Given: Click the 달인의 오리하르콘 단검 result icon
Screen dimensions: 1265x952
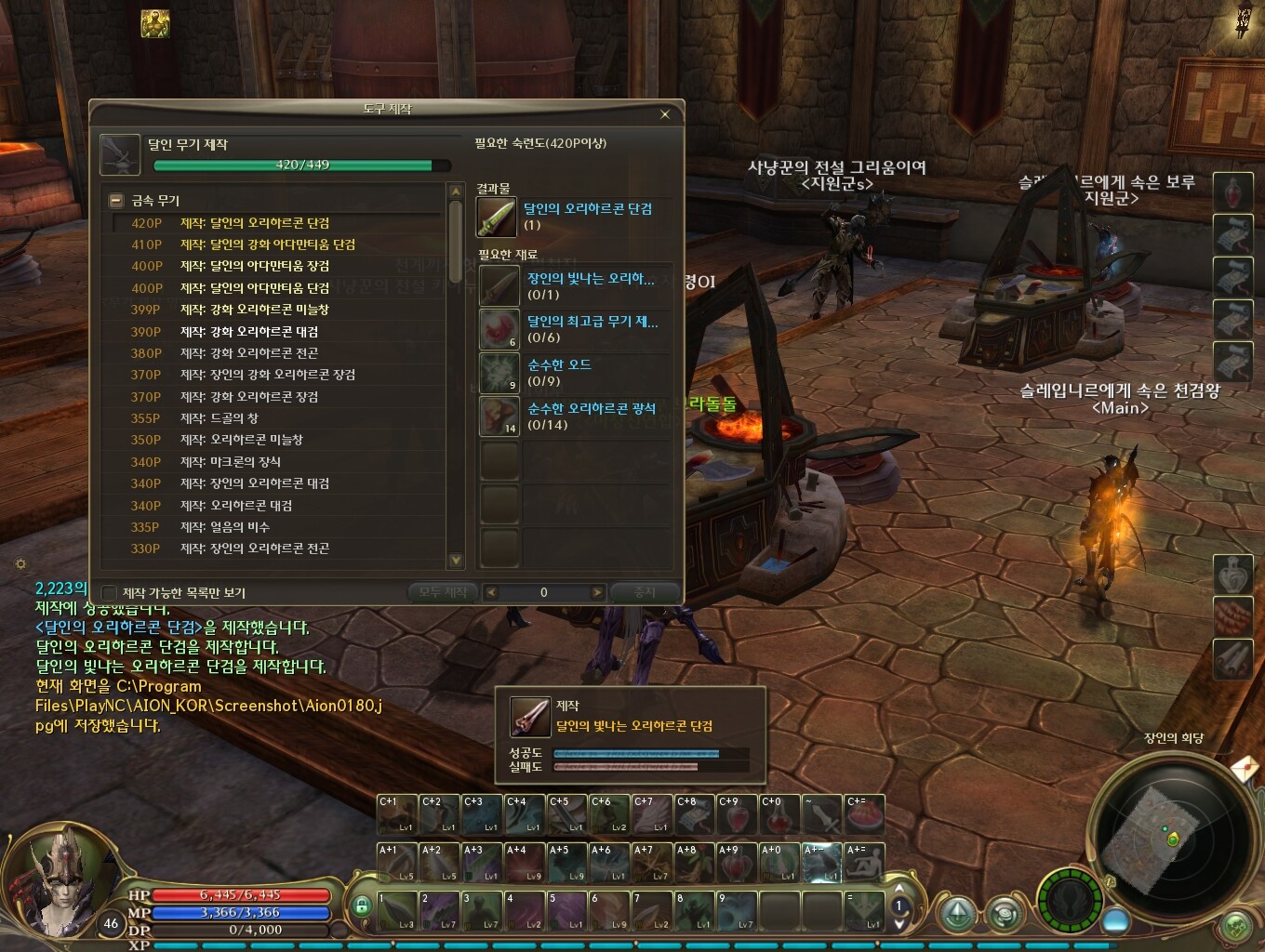Looking at the screenshot, I should 497,217.
